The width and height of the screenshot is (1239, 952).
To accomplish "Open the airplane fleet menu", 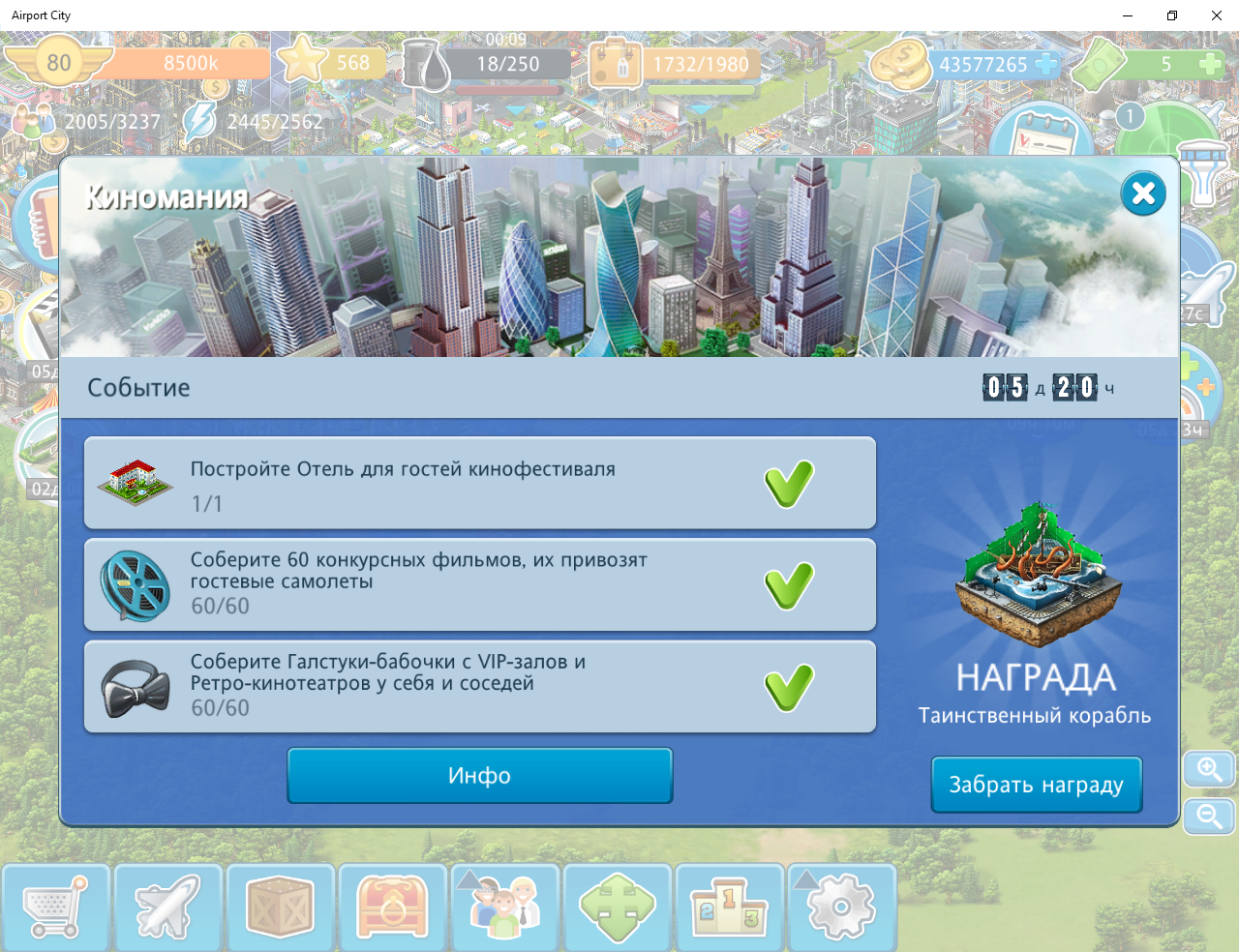I will (167, 907).
